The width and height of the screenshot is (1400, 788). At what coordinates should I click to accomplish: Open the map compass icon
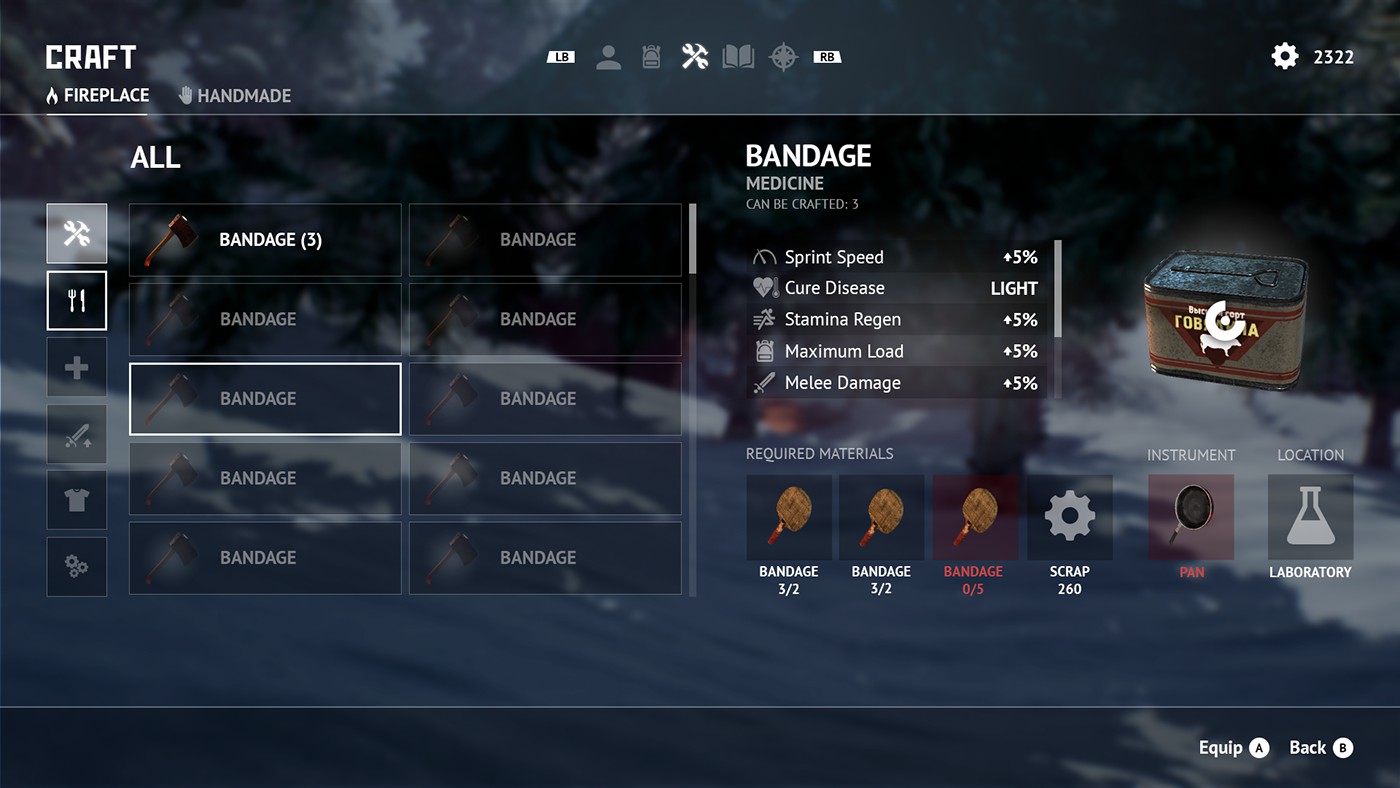pos(783,57)
